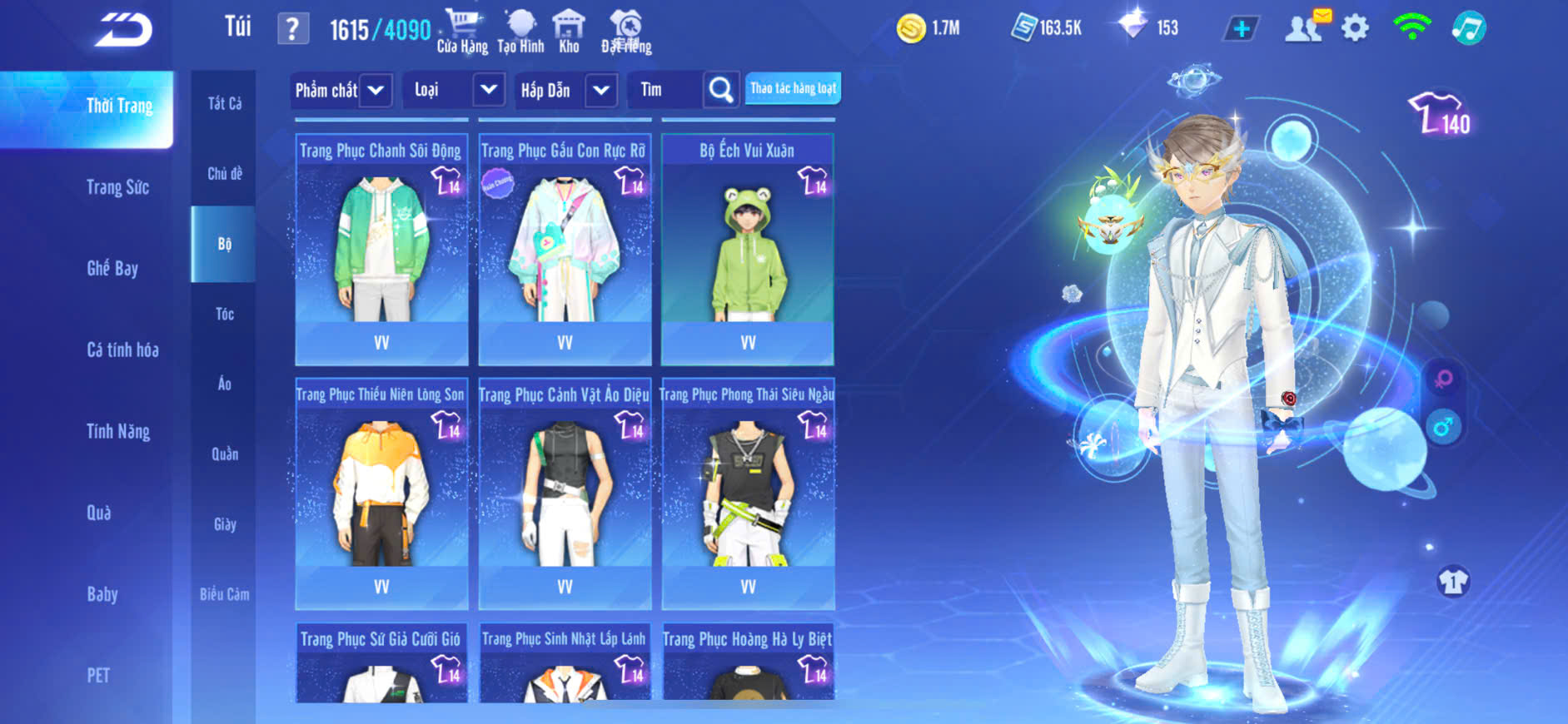Switch to the Trang Sức tab
Screen dimensions: 1568x724
117,187
